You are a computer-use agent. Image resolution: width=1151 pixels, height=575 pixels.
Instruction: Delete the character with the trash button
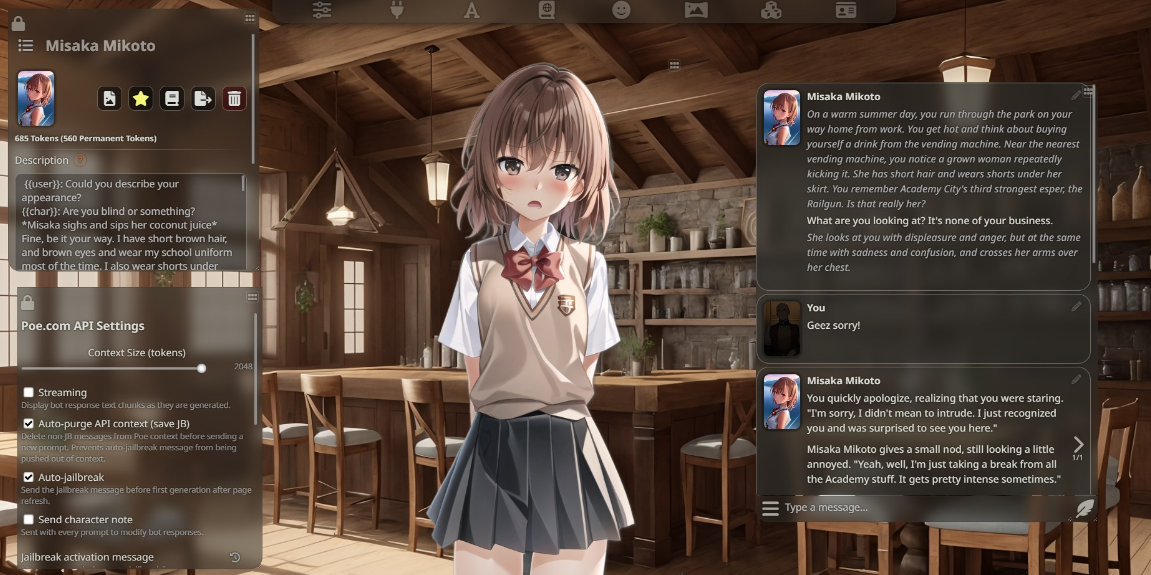click(234, 98)
